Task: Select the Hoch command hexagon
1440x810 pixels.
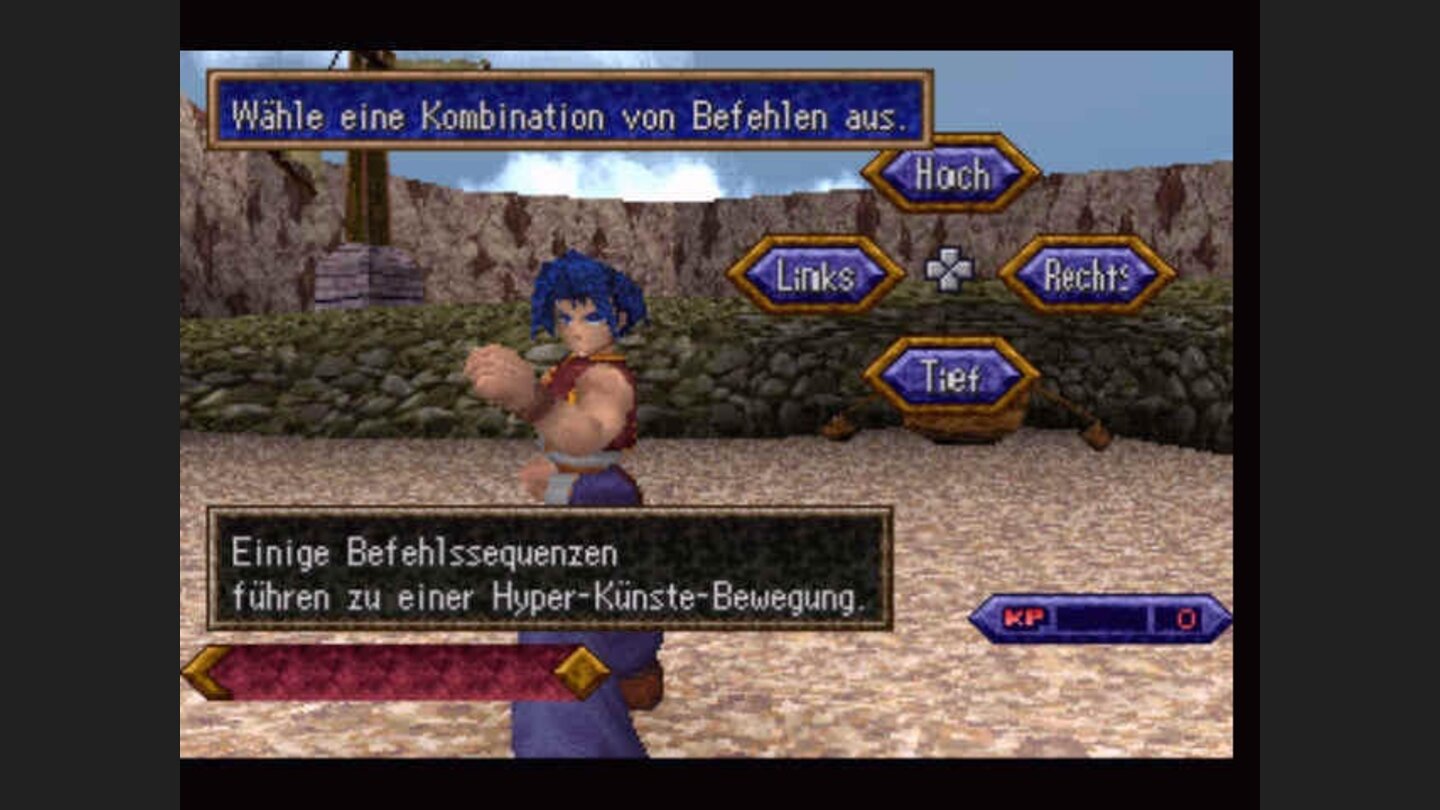Action: click(950, 175)
